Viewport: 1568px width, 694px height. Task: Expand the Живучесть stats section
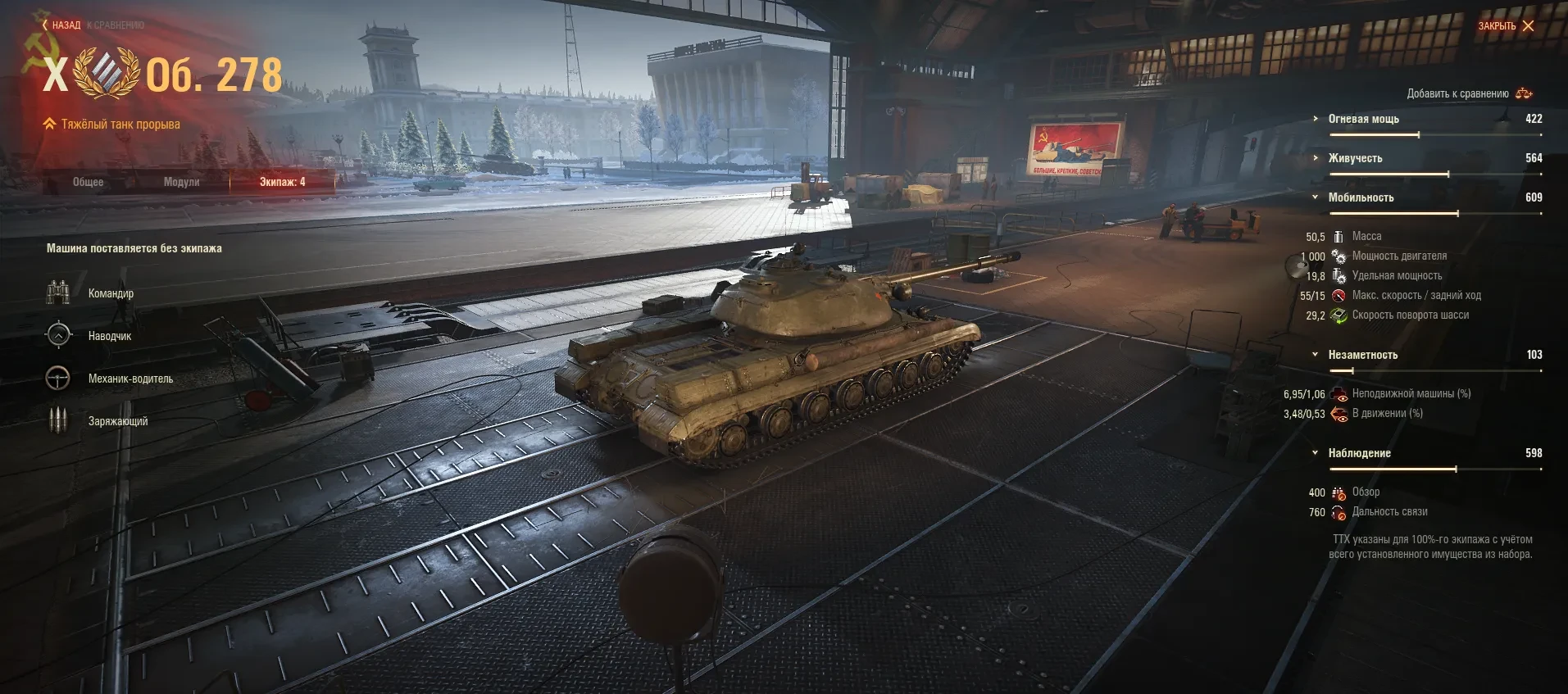pos(1355,158)
